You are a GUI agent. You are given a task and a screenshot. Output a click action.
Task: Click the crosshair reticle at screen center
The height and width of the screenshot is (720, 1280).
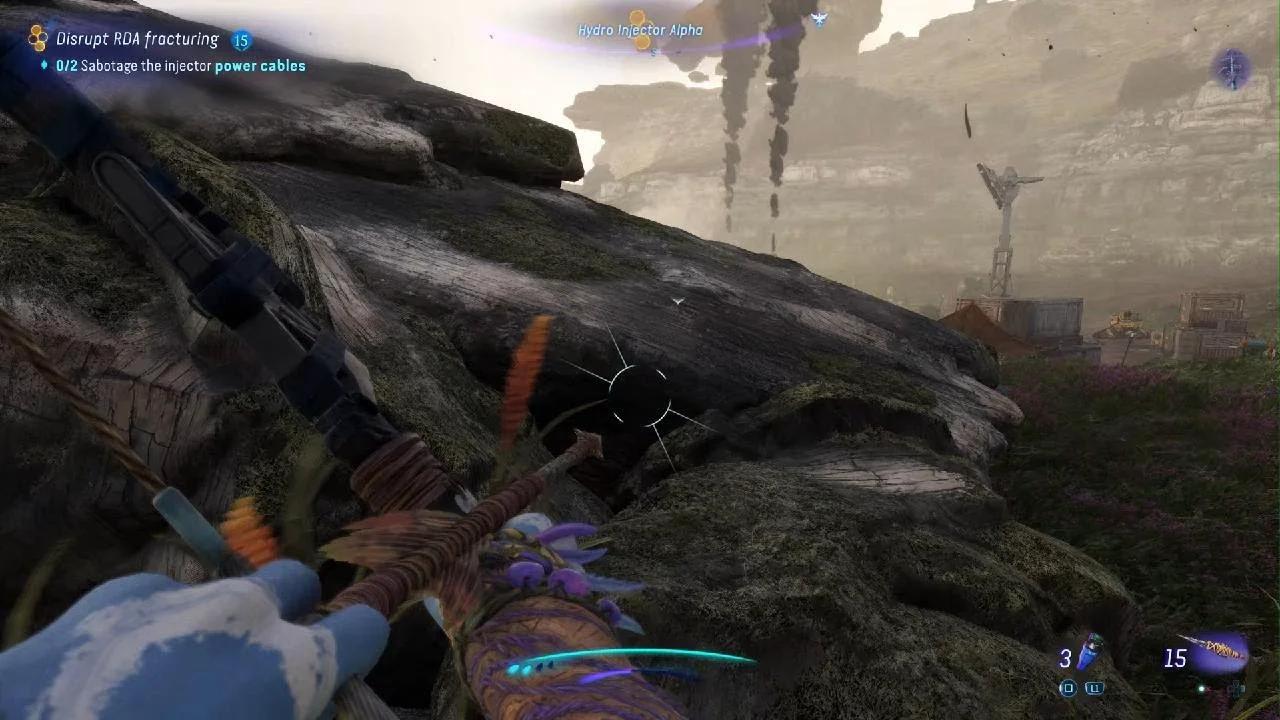(x=640, y=395)
